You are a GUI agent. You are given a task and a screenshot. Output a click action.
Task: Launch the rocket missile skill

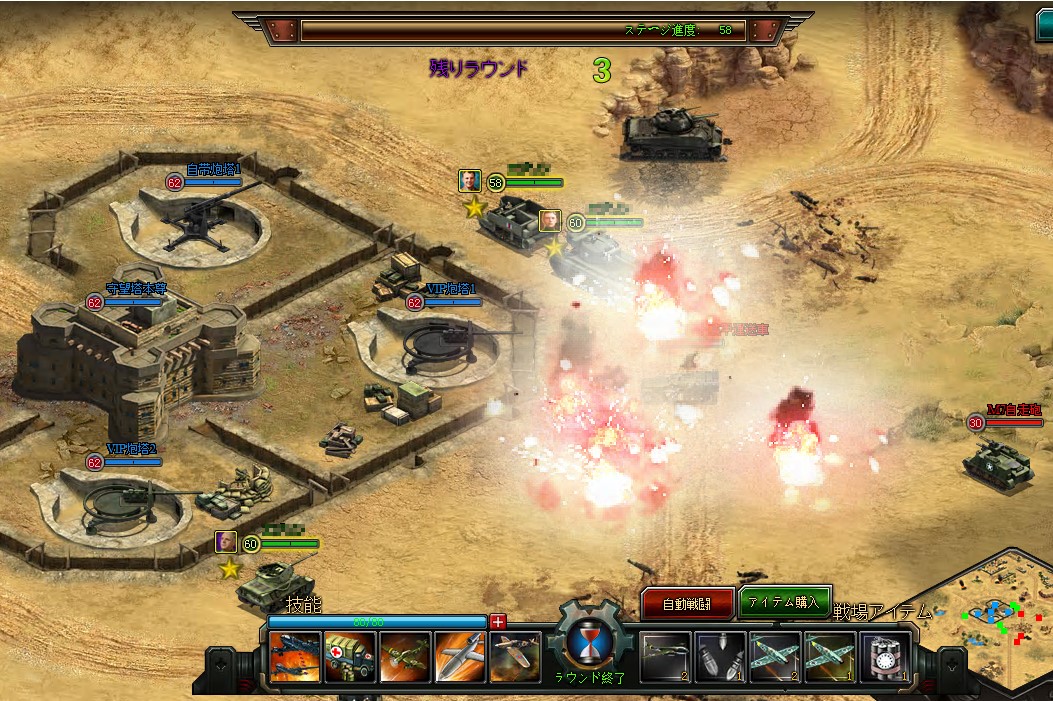460,657
